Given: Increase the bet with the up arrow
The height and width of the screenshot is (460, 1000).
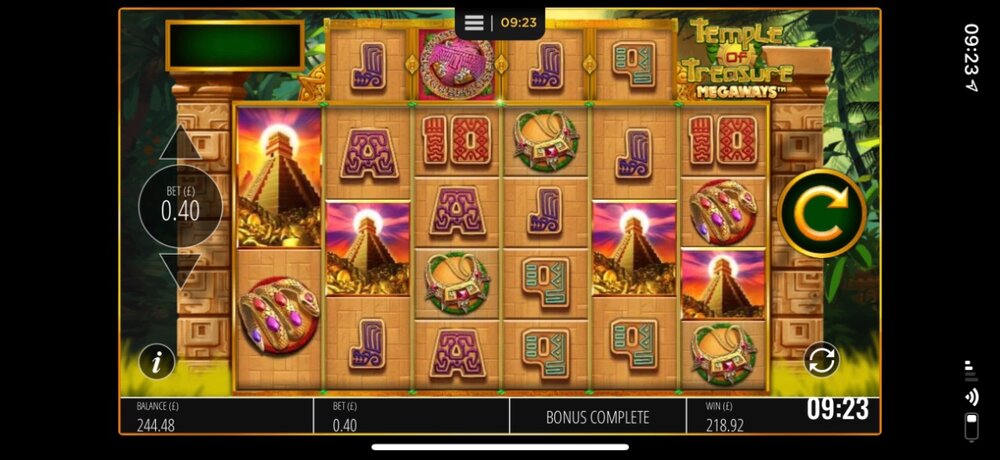Looking at the screenshot, I should [181, 145].
